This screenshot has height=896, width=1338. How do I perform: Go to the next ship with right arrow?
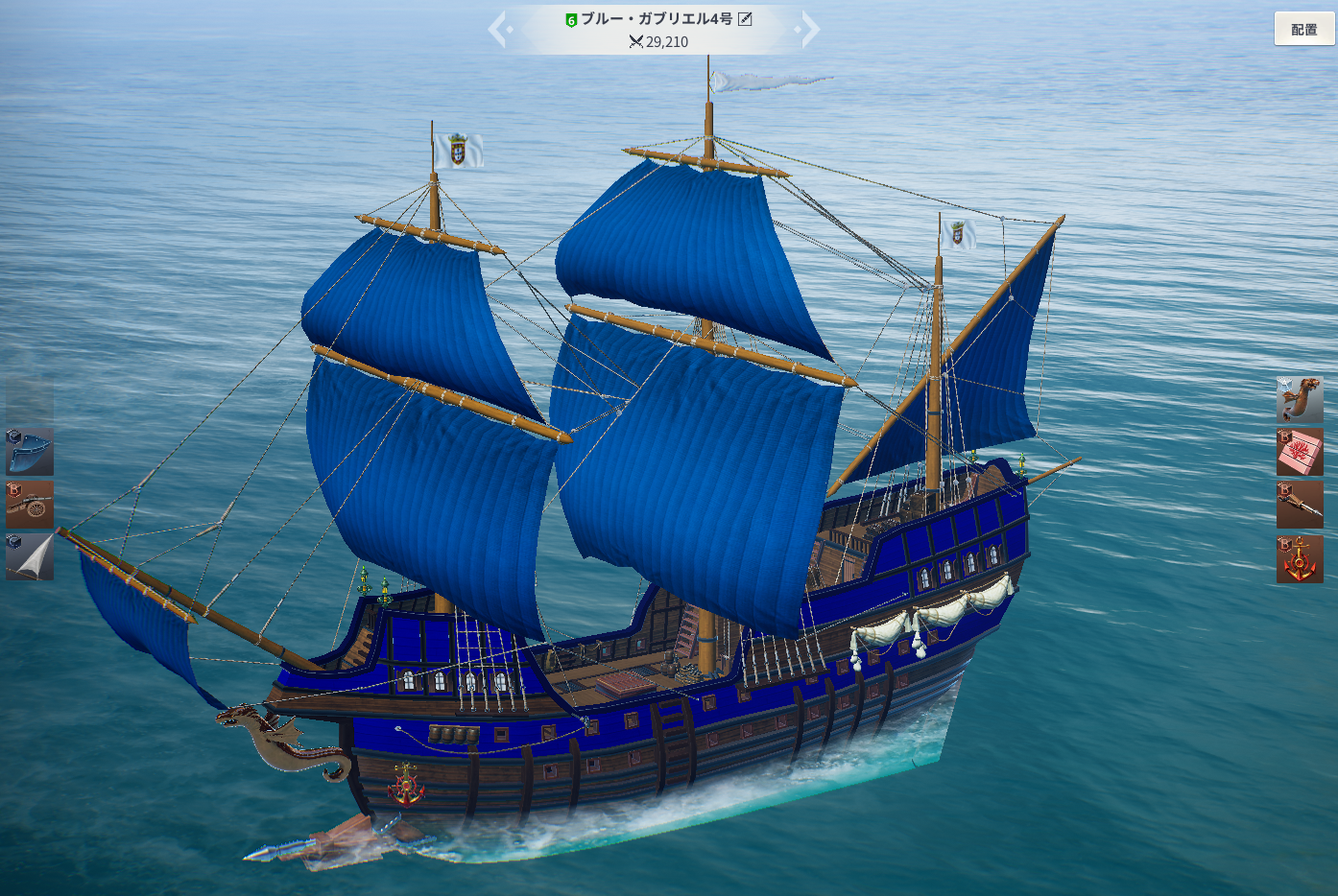810,30
